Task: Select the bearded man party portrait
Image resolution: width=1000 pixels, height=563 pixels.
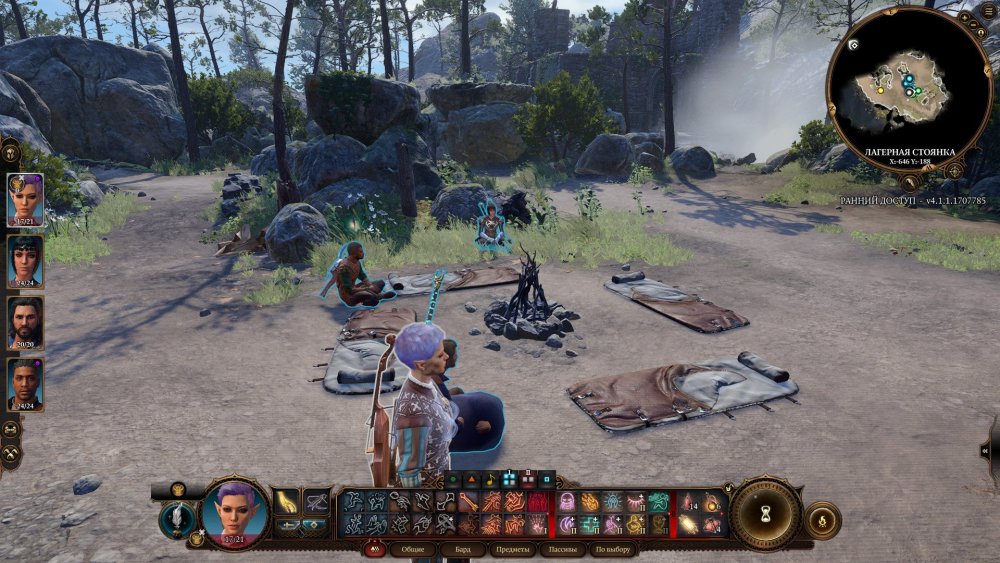Action: coord(26,322)
